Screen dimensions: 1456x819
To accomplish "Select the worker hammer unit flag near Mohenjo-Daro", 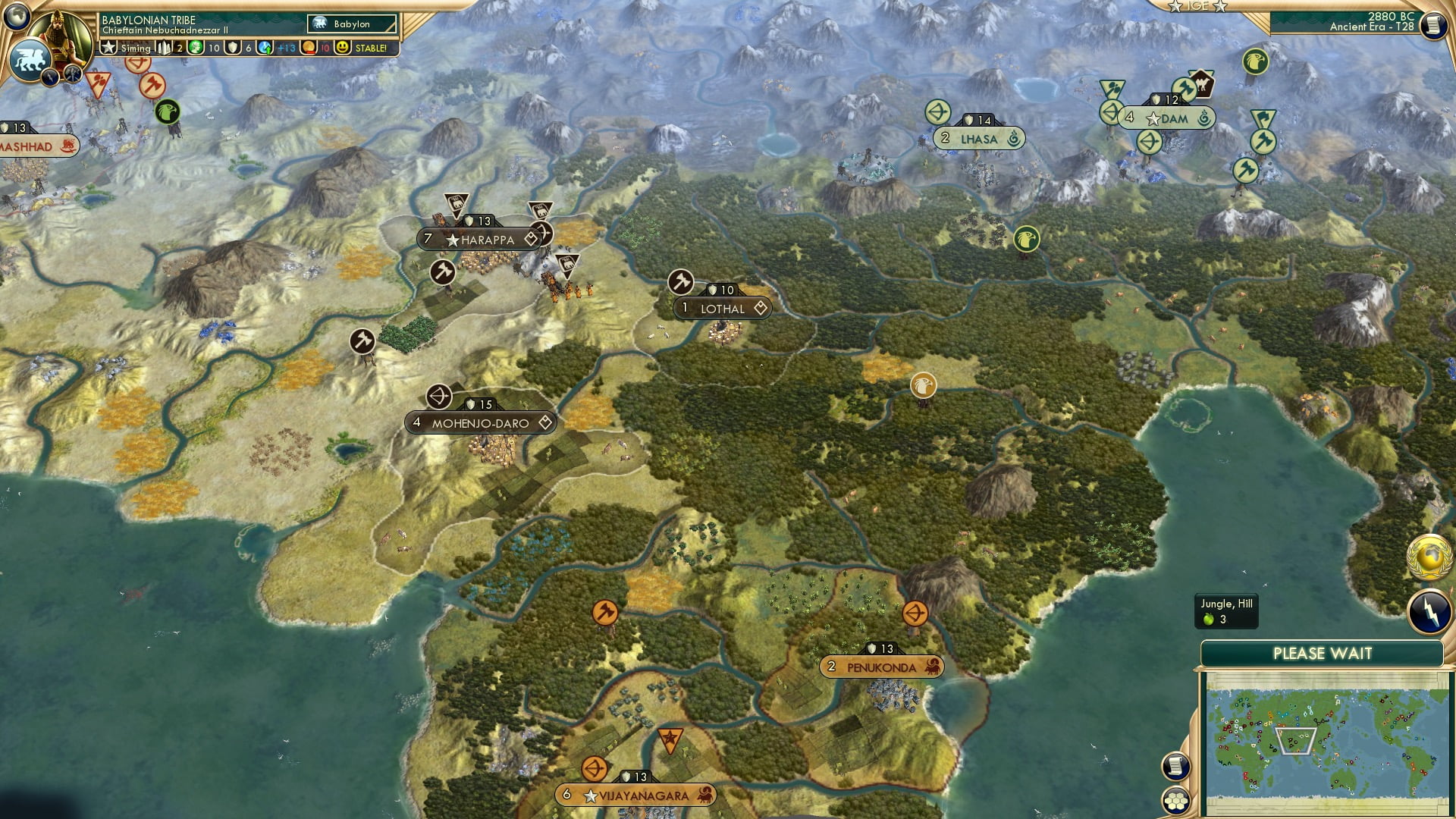I will click(x=362, y=341).
